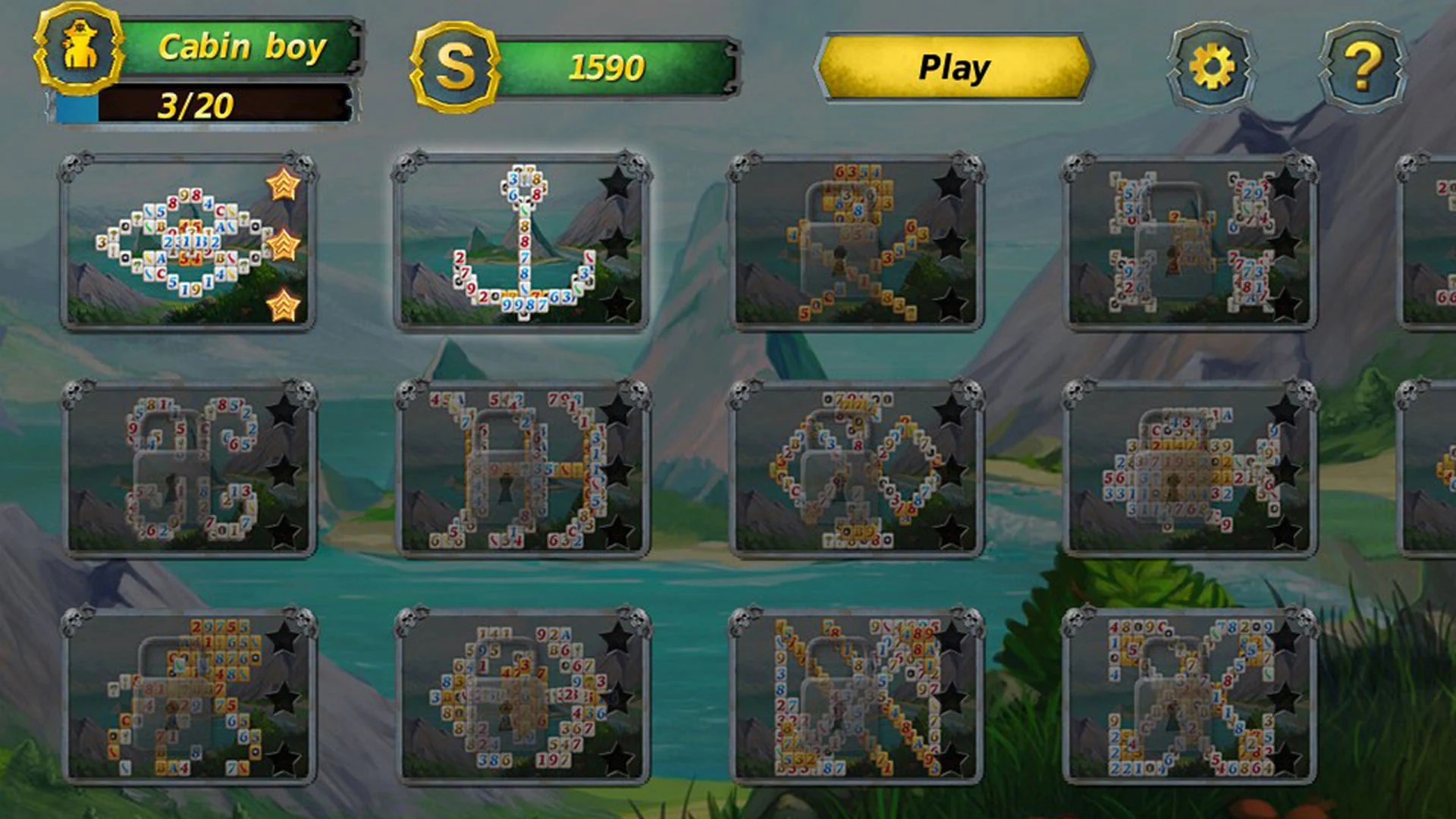Open the settings gear icon
Image resolution: width=1456 pixels, height=819 pixels.
click(x=1211, y=66)
